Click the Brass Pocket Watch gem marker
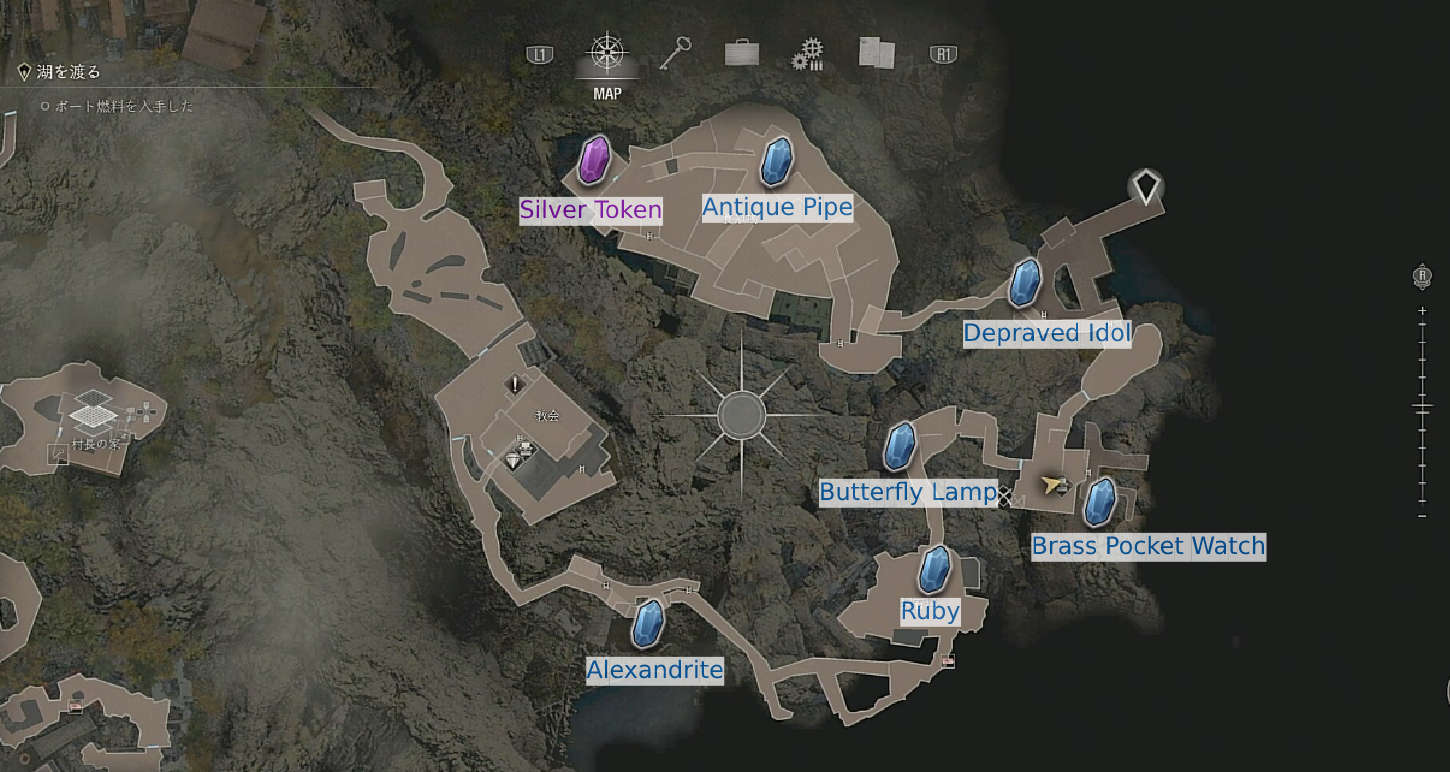This screenshot has width=1450, height=772. pyautogui.click(x=1100, y=502)
